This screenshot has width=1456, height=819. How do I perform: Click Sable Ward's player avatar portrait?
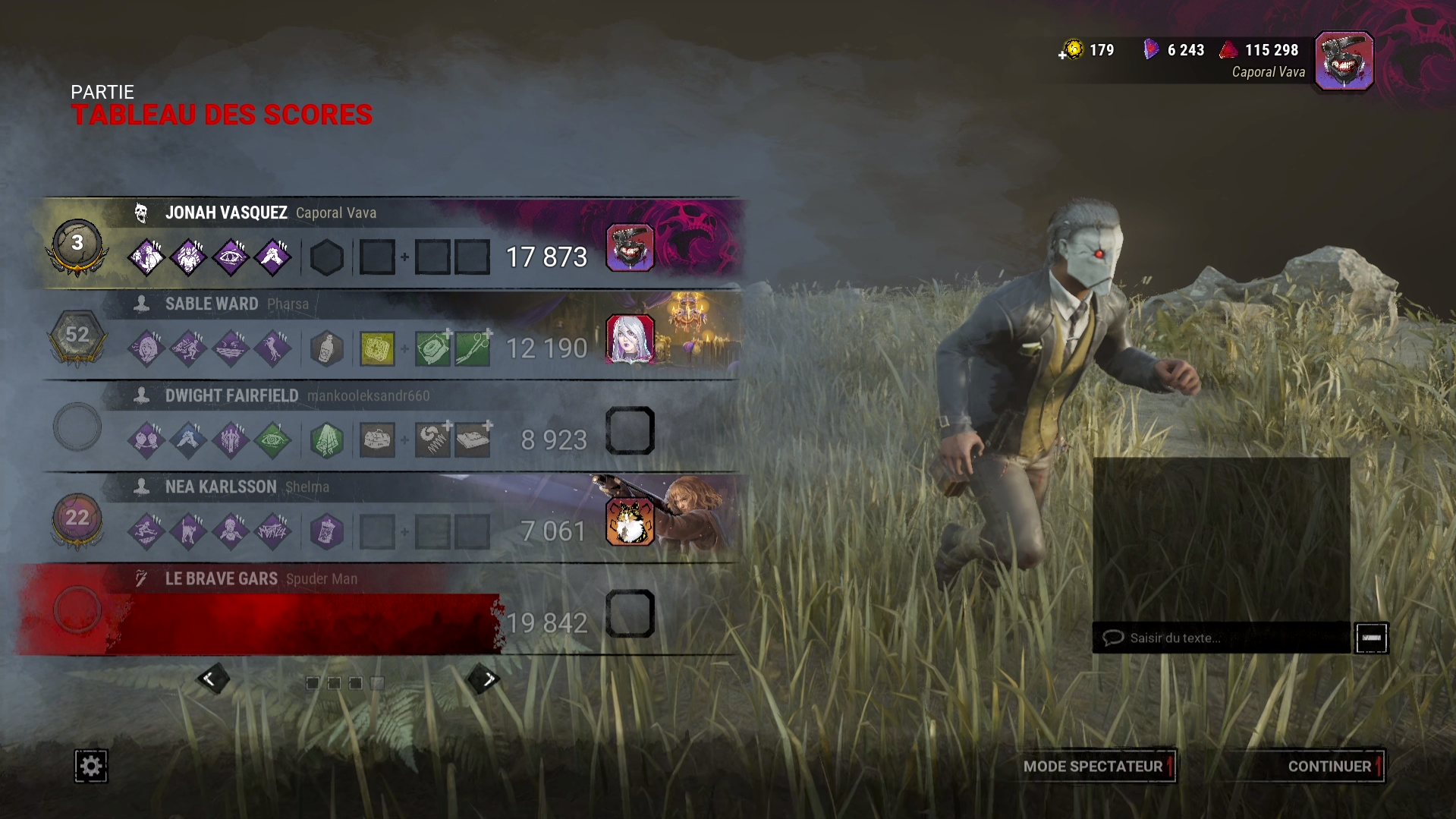click(x=630, y=339)
